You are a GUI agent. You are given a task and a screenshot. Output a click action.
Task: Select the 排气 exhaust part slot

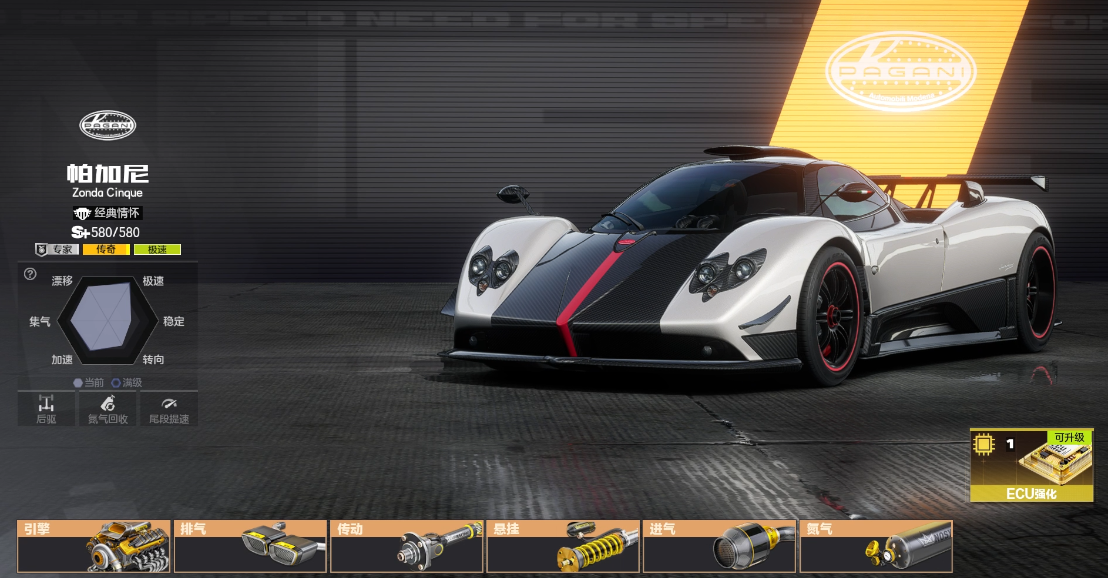point(251,546)
